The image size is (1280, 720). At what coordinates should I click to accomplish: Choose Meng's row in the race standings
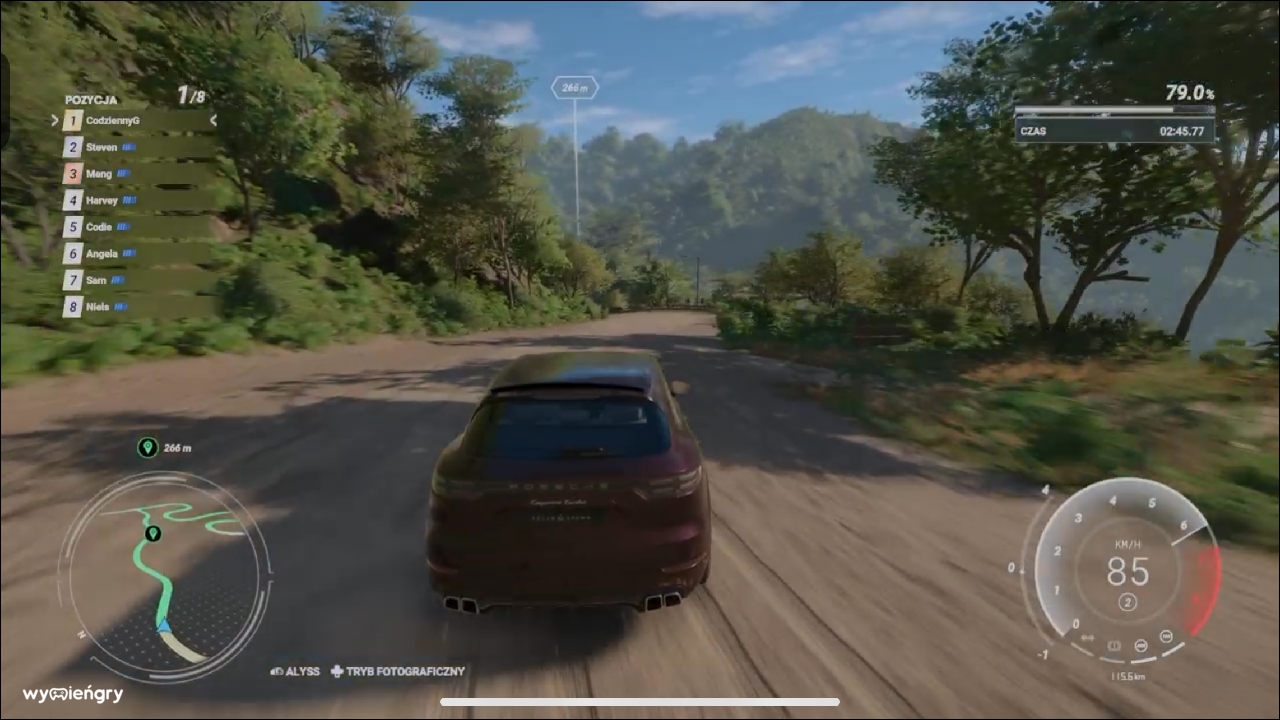(135, 174)
